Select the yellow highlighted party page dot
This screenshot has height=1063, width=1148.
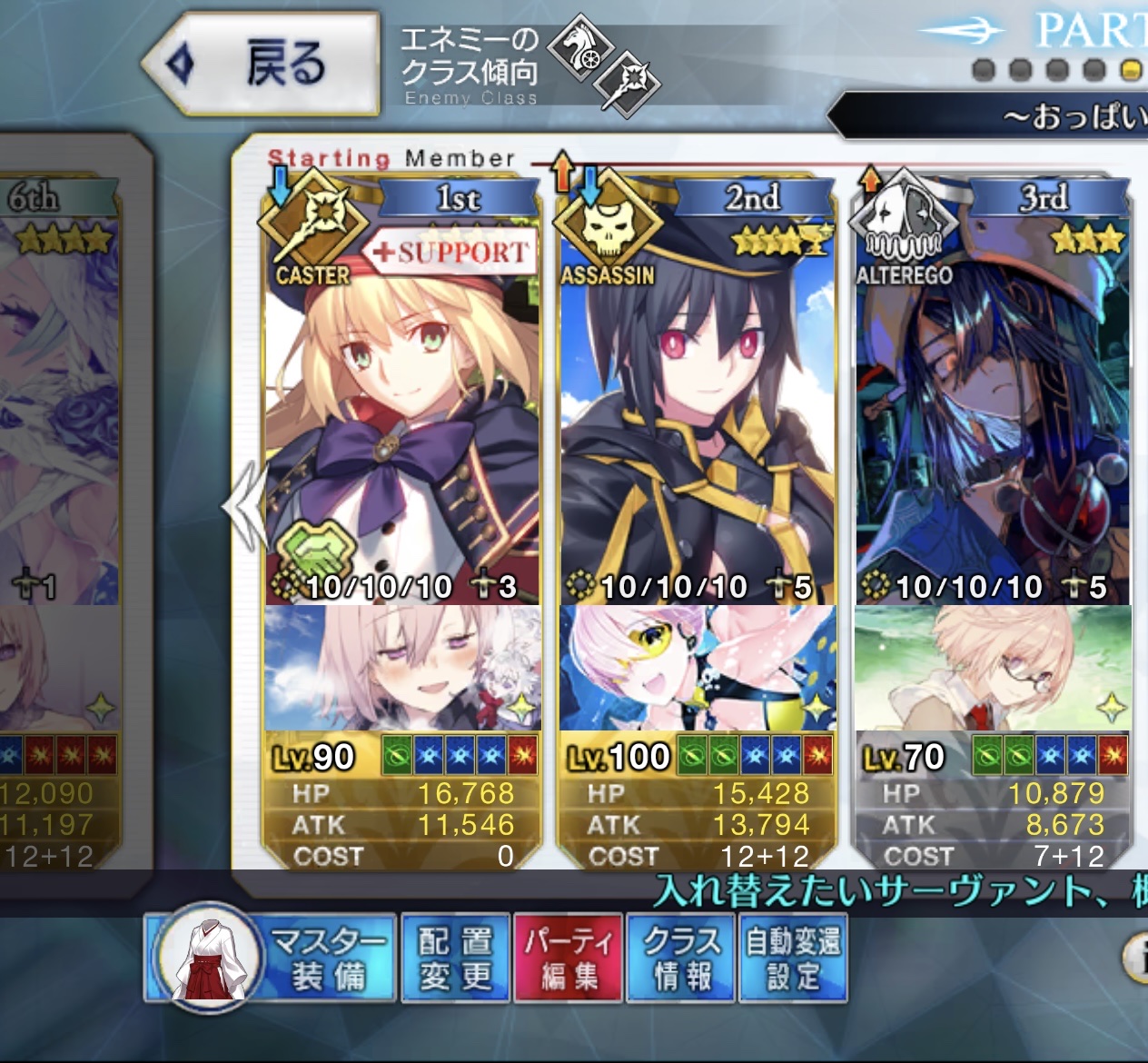point(1131,70)
